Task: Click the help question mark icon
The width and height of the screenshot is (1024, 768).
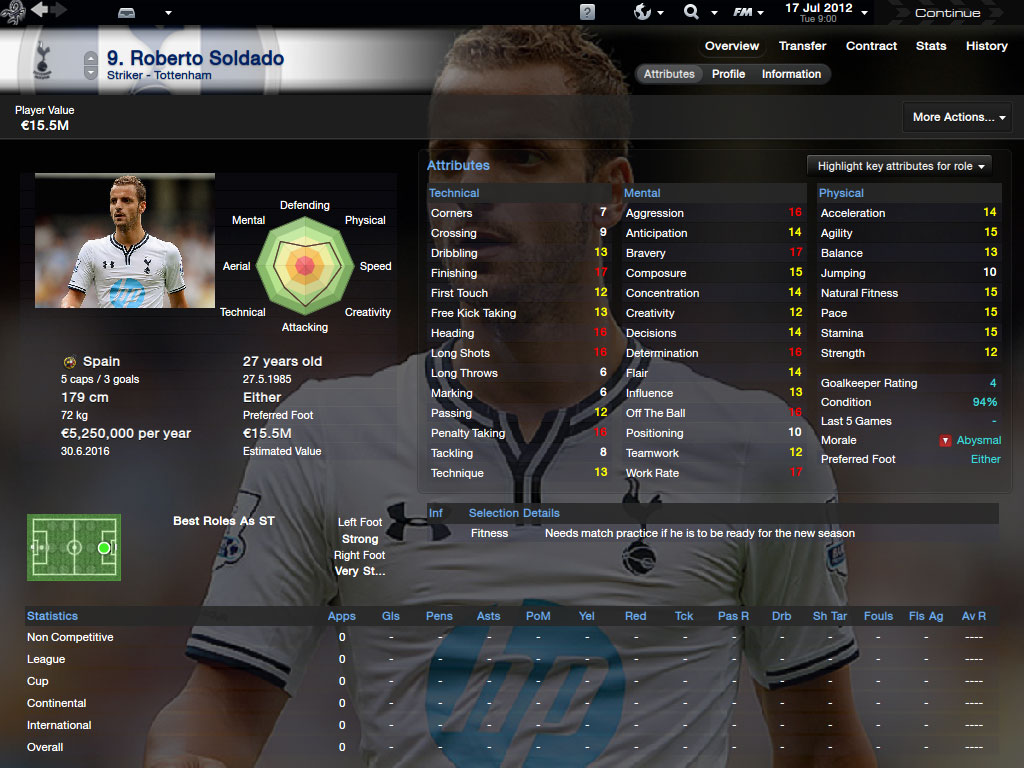Action: (587, 12)
